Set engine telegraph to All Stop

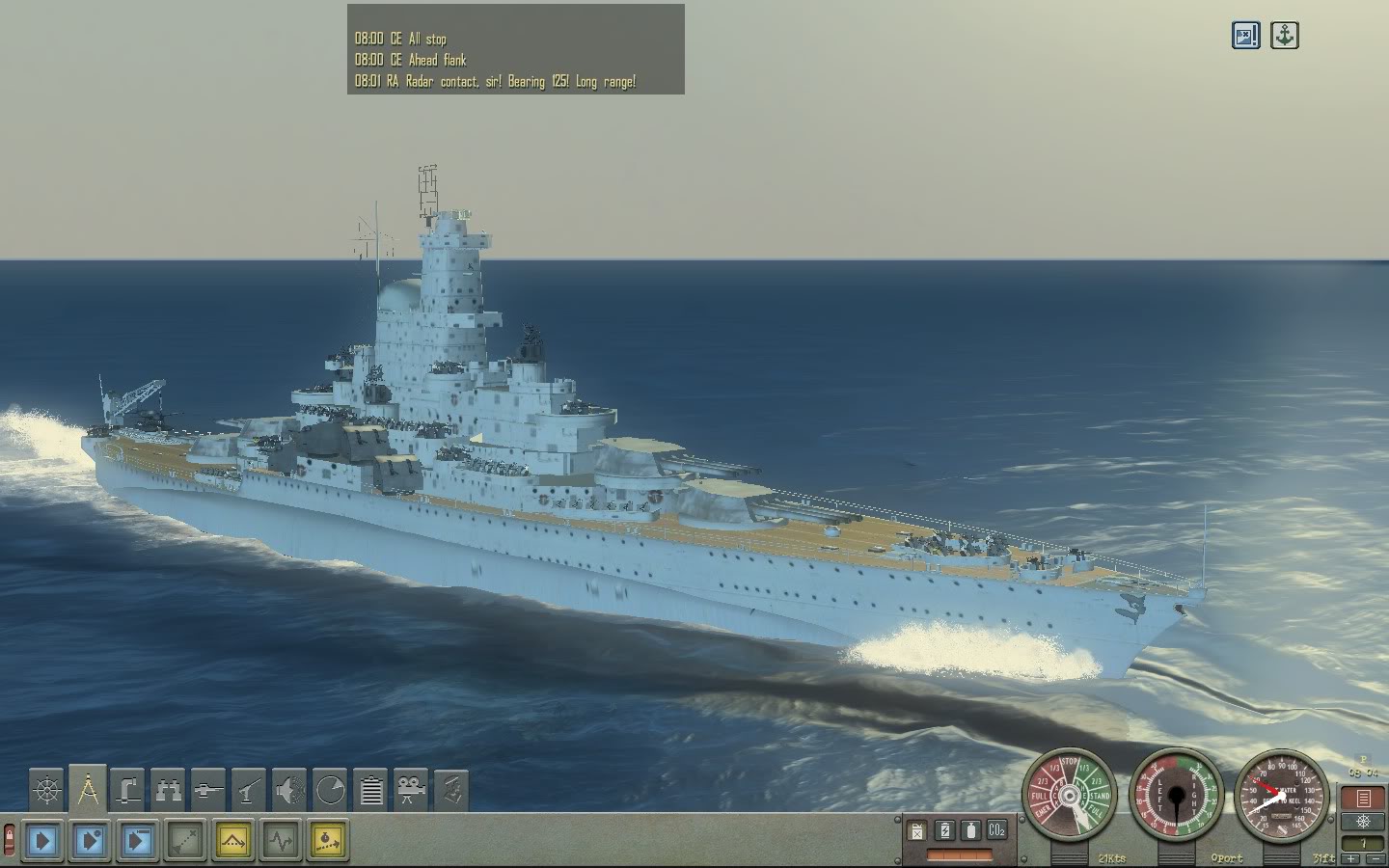[x=1071, y=765]
